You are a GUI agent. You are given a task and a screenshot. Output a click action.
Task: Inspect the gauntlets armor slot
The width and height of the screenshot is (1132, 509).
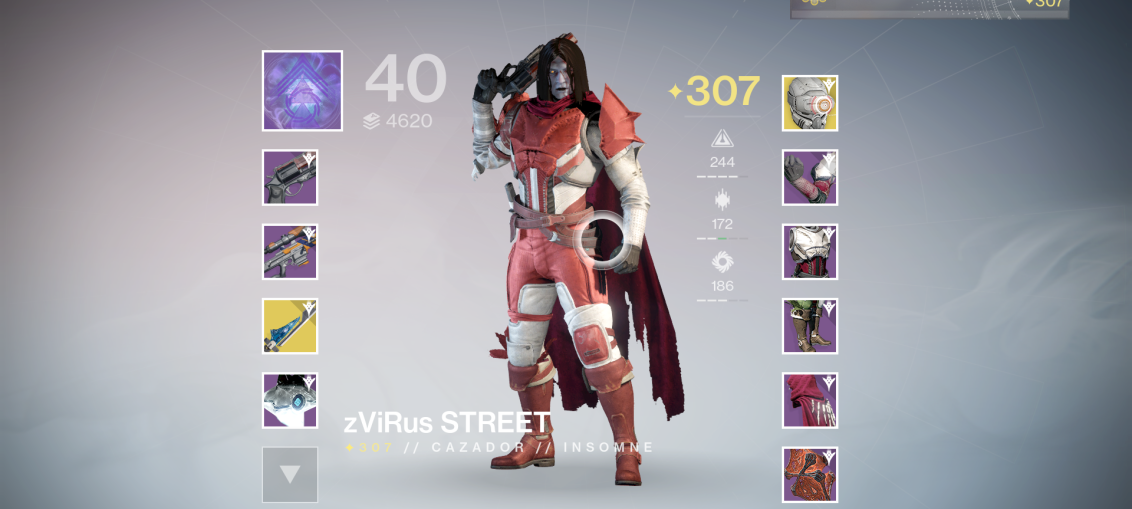[x=810, y=178]
